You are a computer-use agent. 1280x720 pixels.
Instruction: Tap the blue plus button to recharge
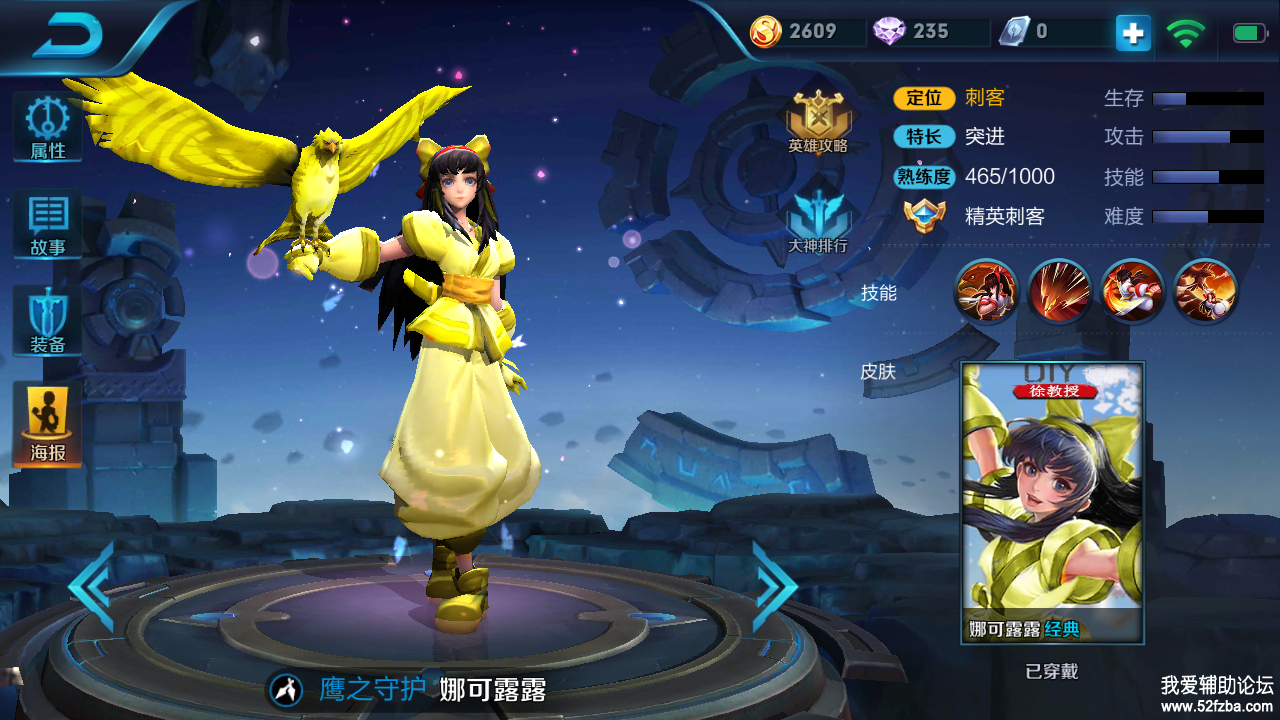1133,33
